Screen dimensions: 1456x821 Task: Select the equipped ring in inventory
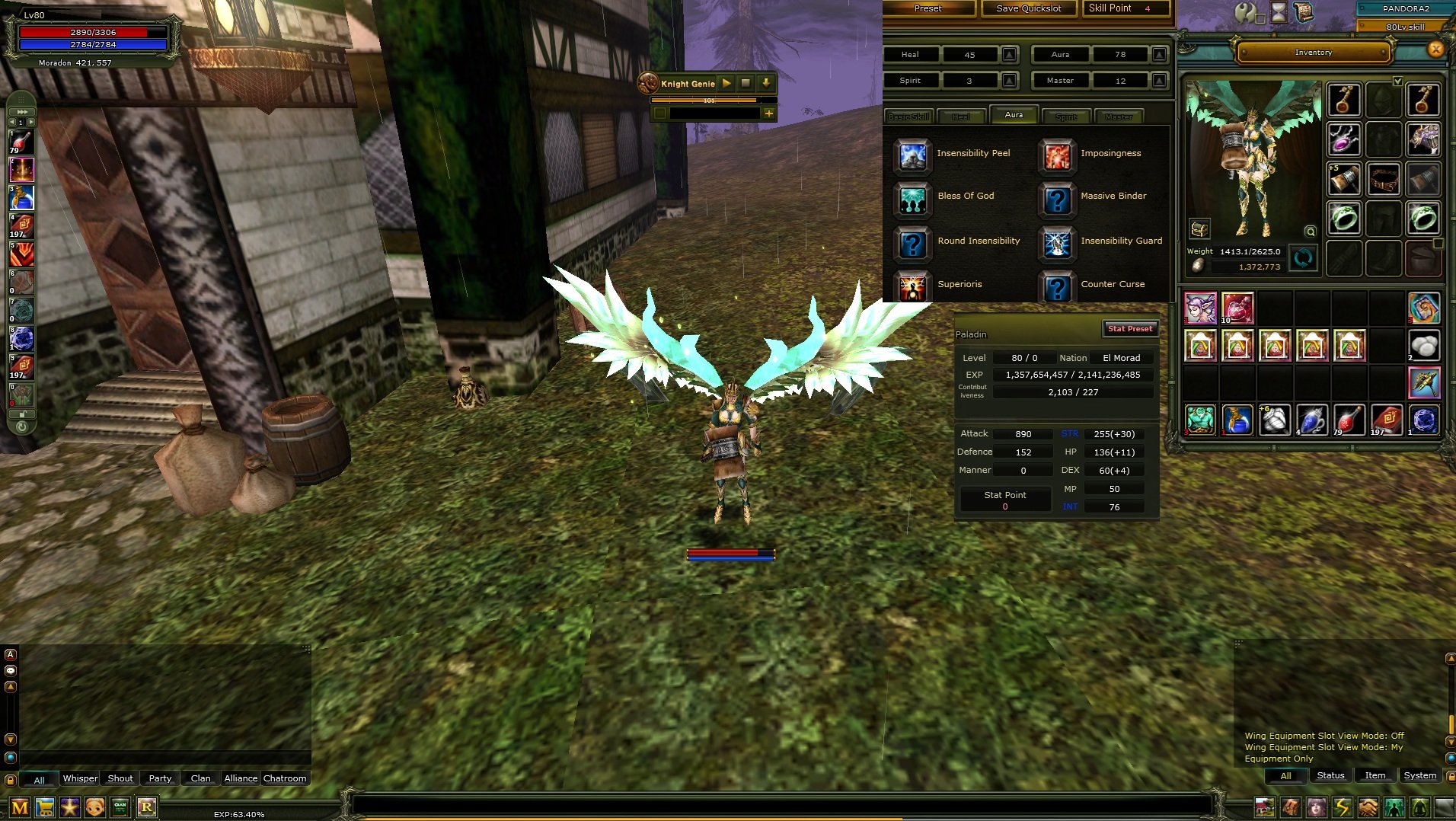coord(1344,219)
